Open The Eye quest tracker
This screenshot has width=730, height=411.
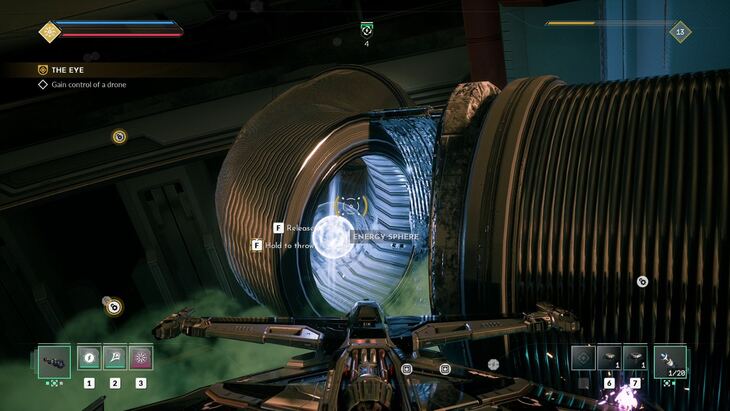pyautogui.click(x=70, y=70)
